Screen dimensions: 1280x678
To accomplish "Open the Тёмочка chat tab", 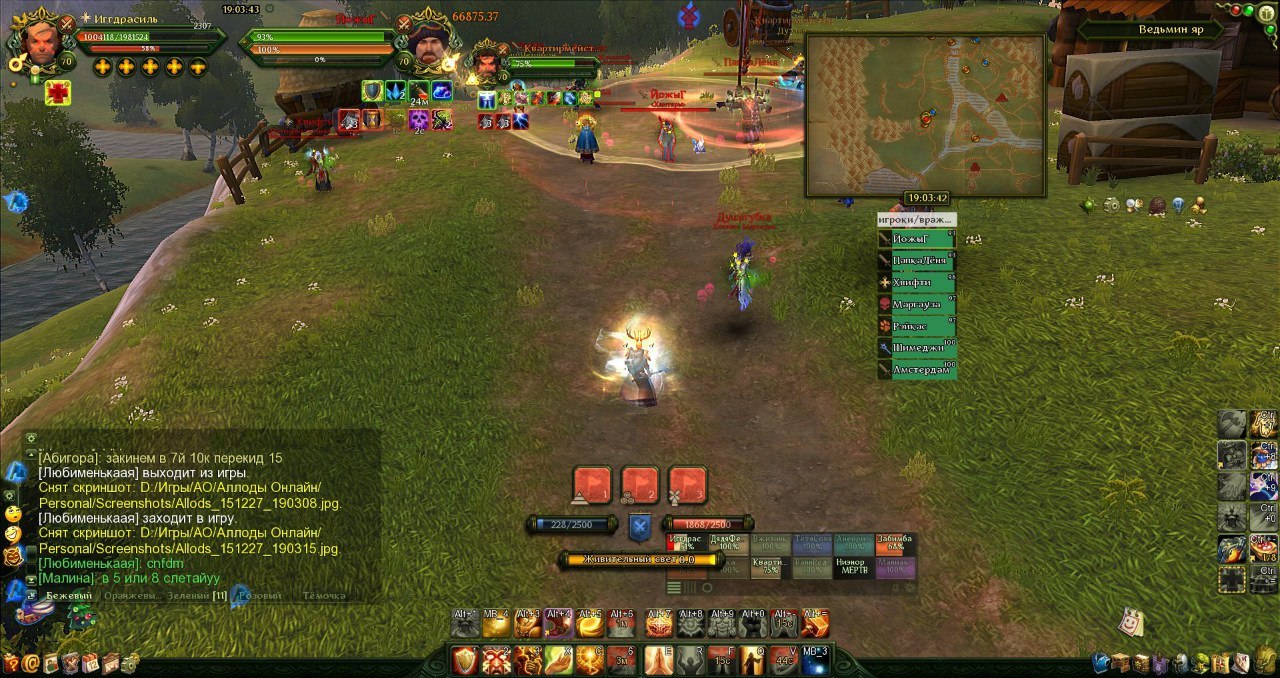I will pyautogui.click(x=323, y=596).
